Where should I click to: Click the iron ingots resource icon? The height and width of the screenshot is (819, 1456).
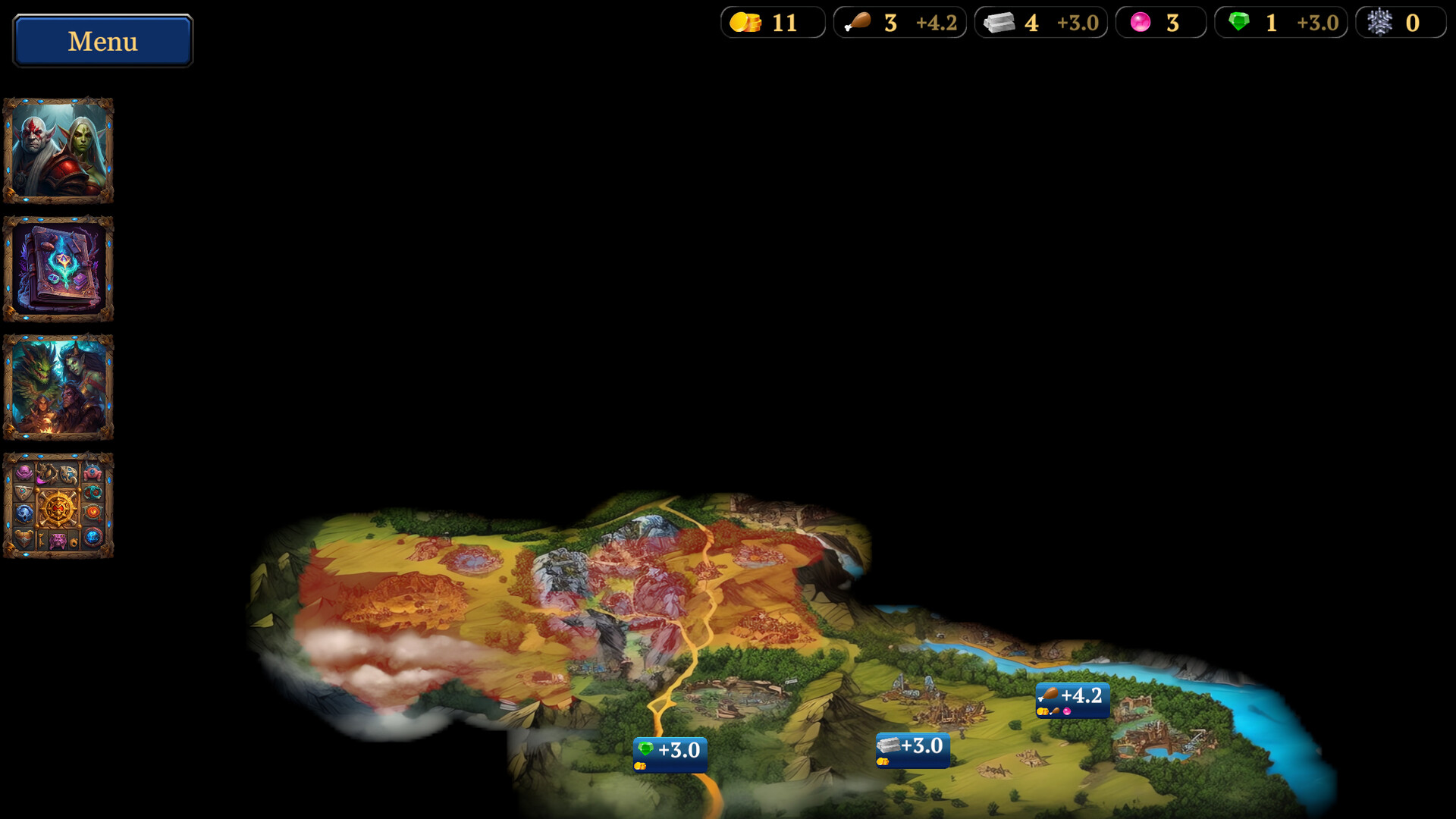(999, 23)
